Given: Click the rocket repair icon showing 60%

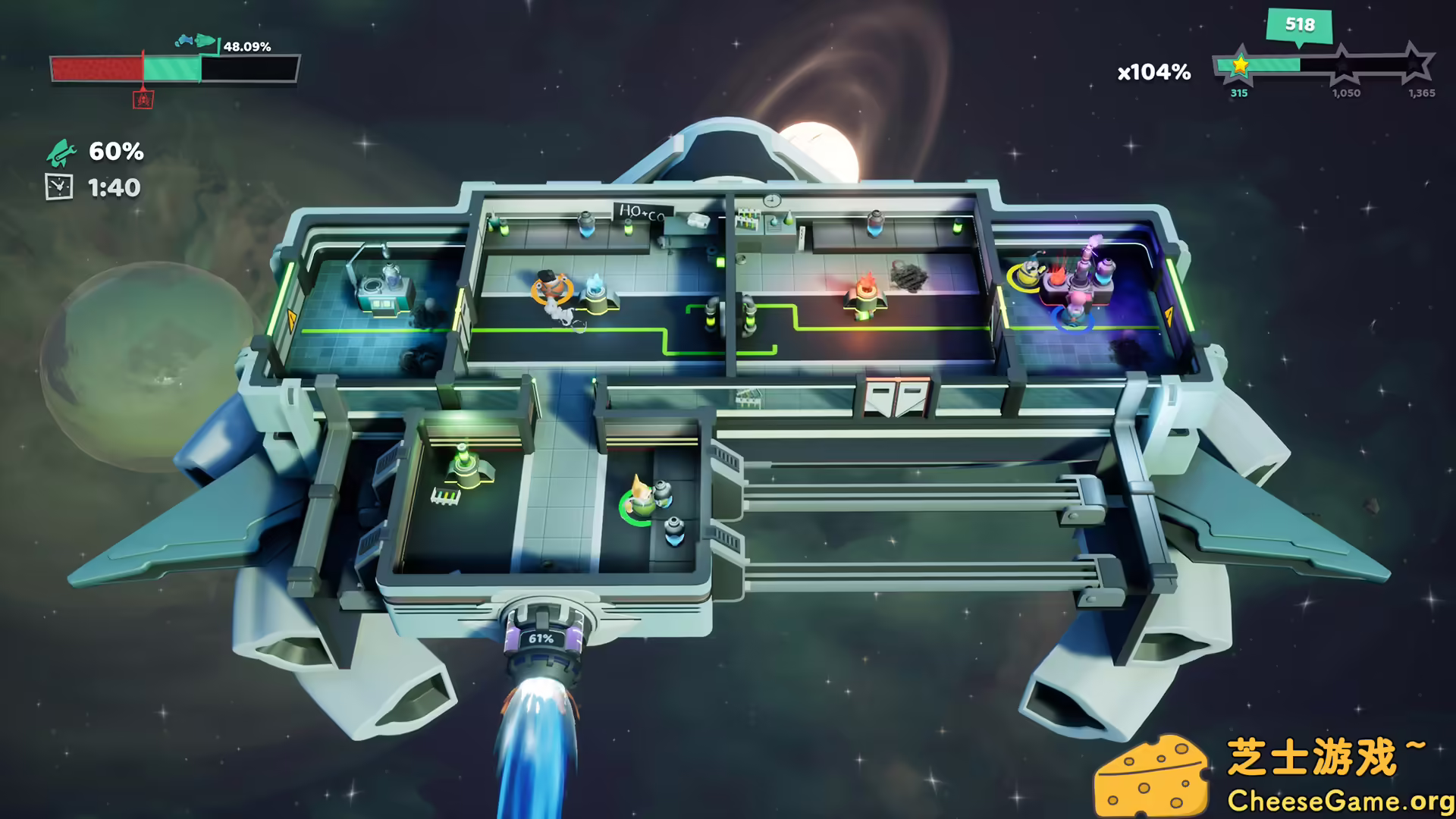Looking at the screenshot, I should (61, 154).
